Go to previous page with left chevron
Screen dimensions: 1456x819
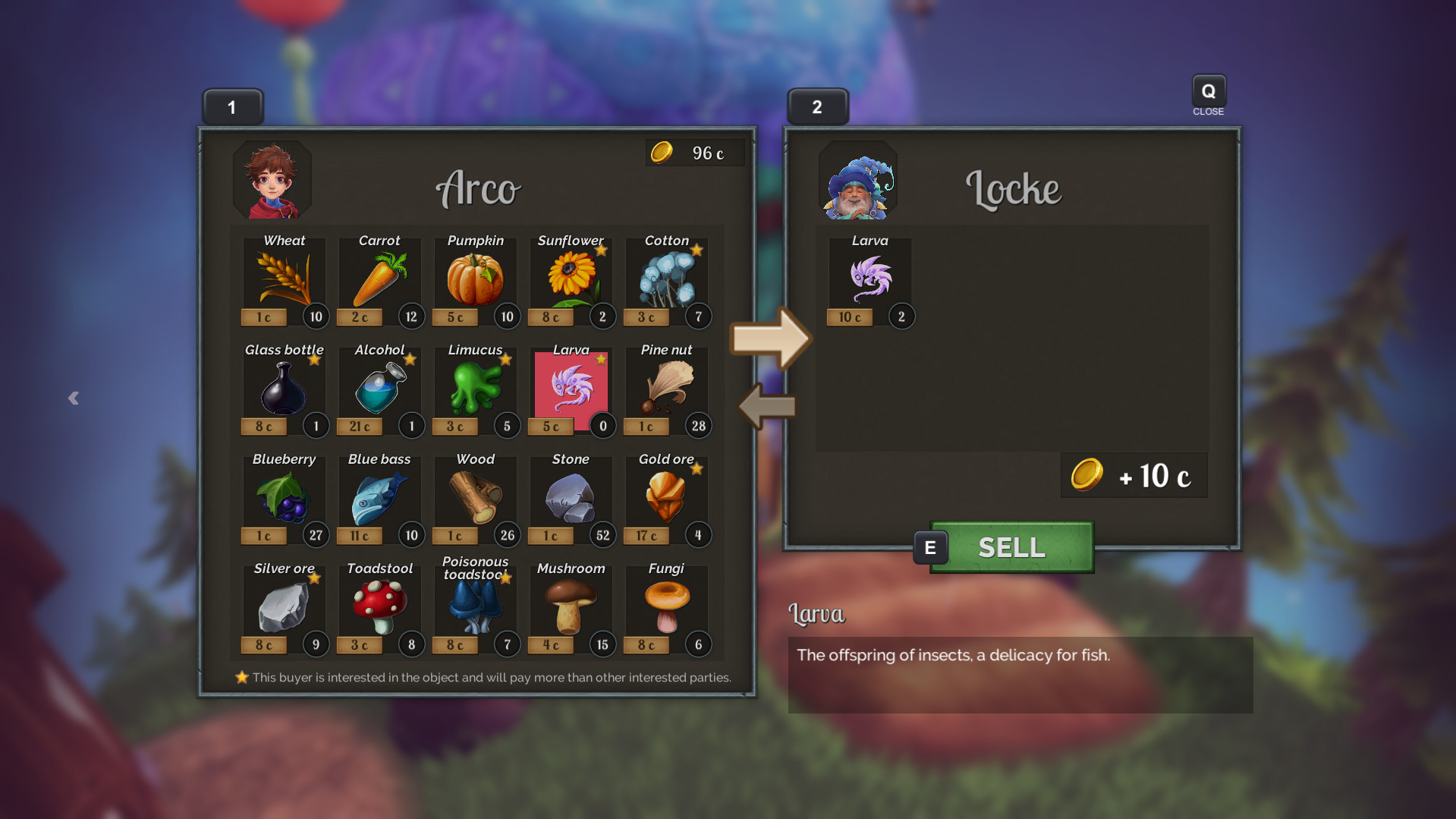click(74, 398)
